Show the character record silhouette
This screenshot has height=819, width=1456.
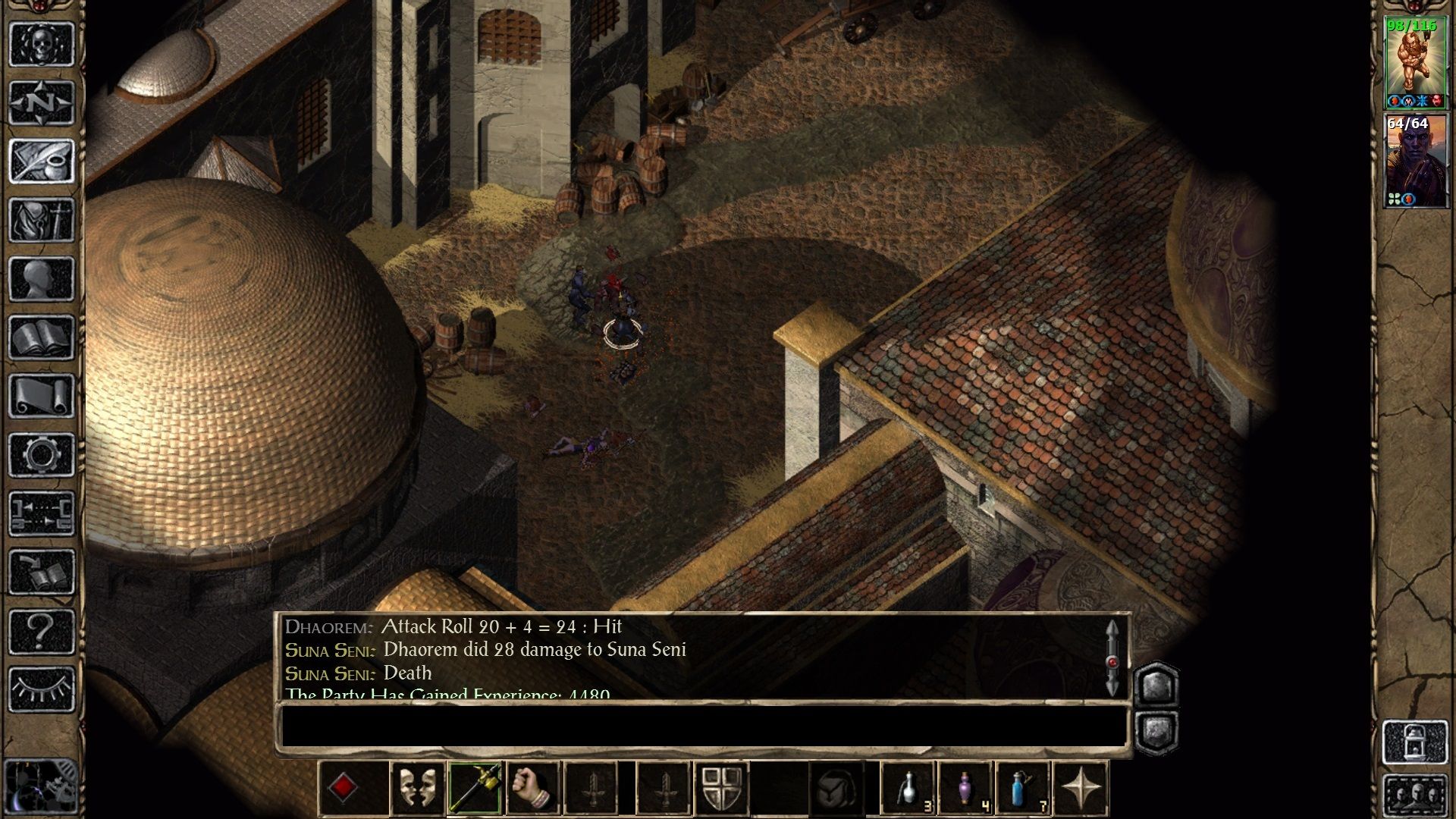coord(42,278)
